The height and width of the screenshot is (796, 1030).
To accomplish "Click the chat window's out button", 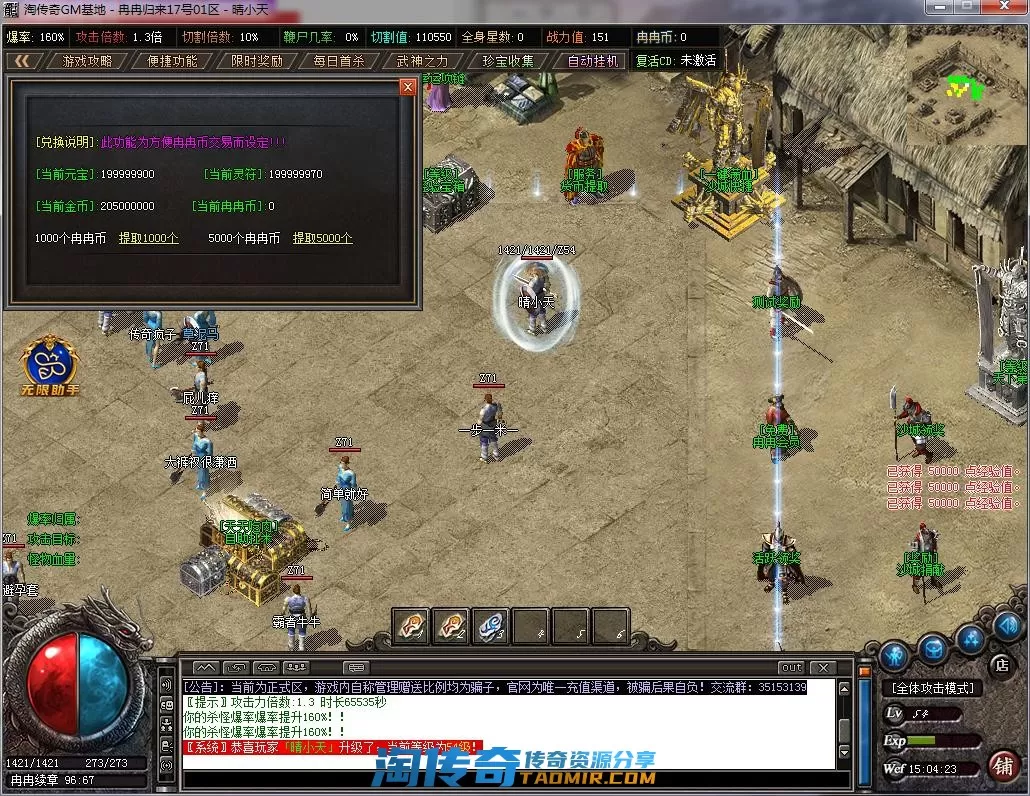I will (791, 667).
